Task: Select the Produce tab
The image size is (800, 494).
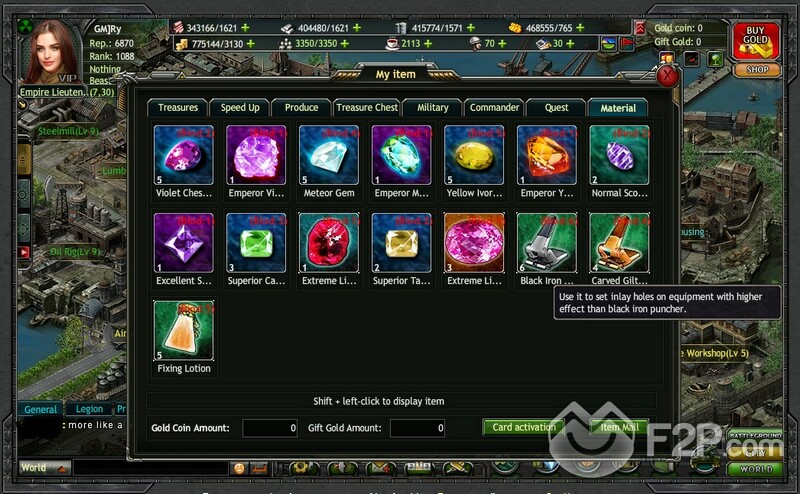Action: pyautogui.click(x=301, y=108)
